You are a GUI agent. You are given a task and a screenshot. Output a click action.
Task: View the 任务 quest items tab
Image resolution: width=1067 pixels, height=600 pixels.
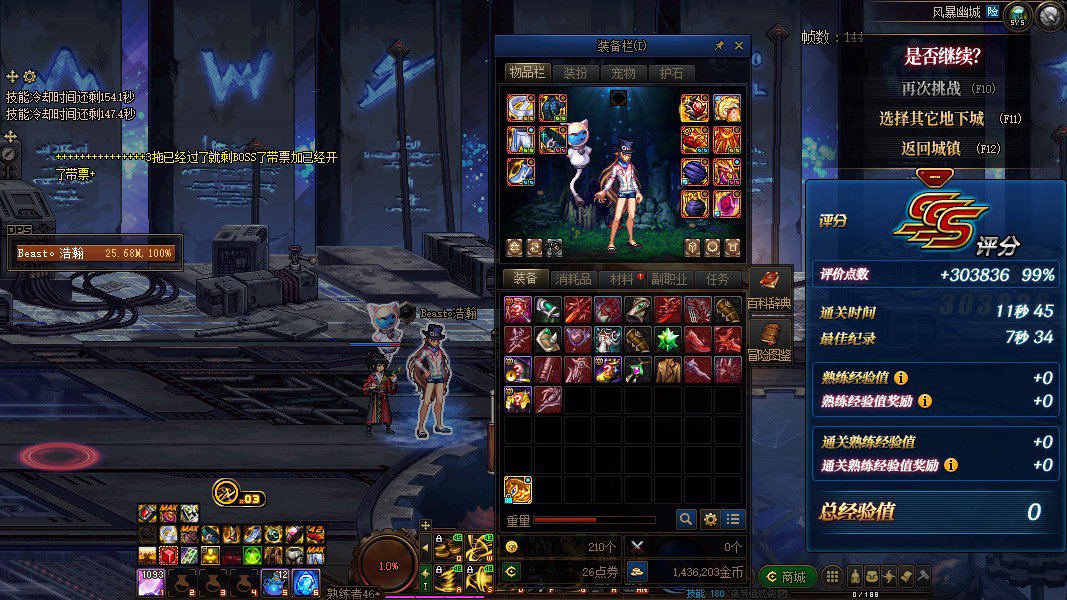(718, 280)
